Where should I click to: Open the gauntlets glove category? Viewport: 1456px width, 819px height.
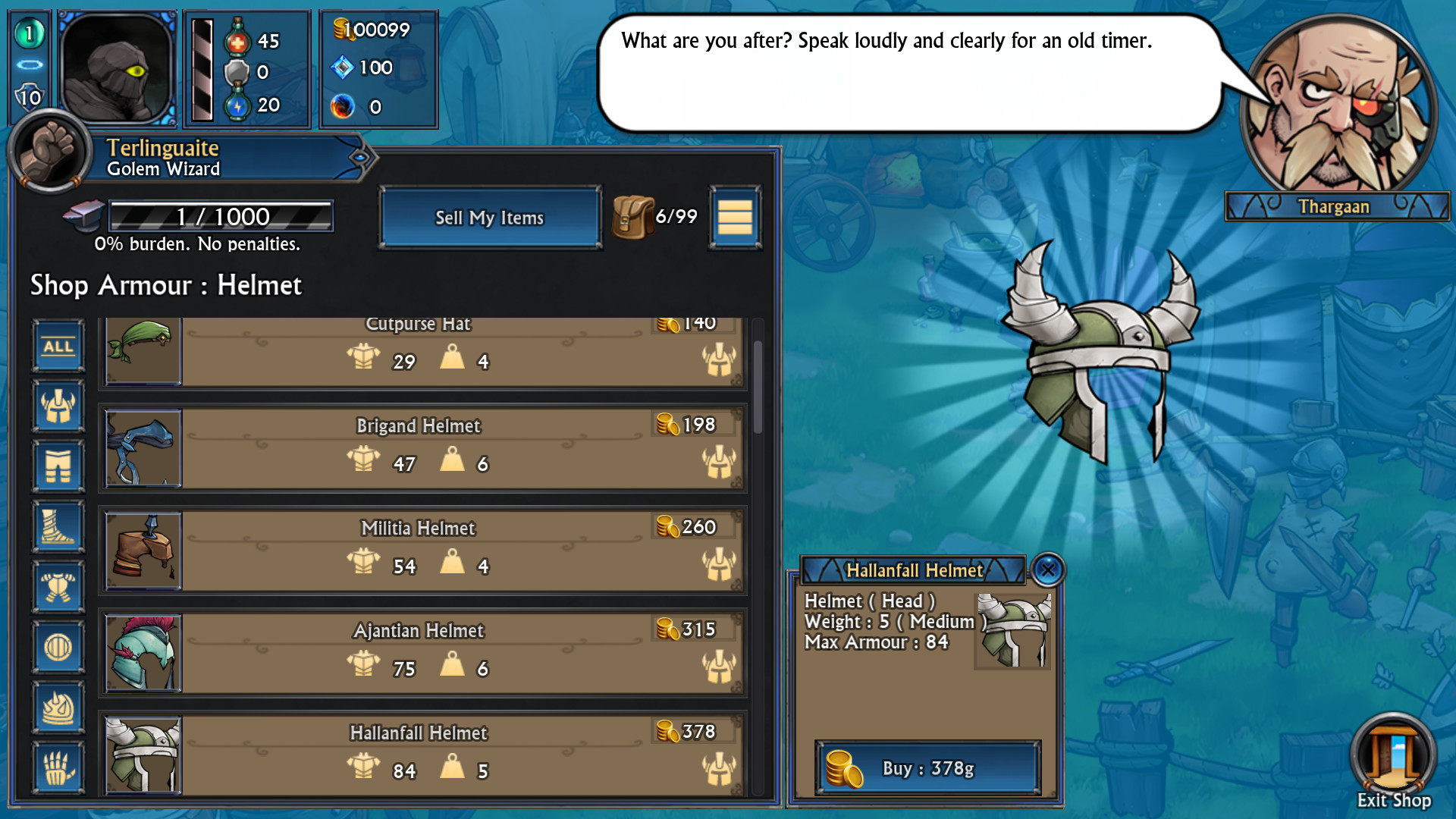pos(58,767)
